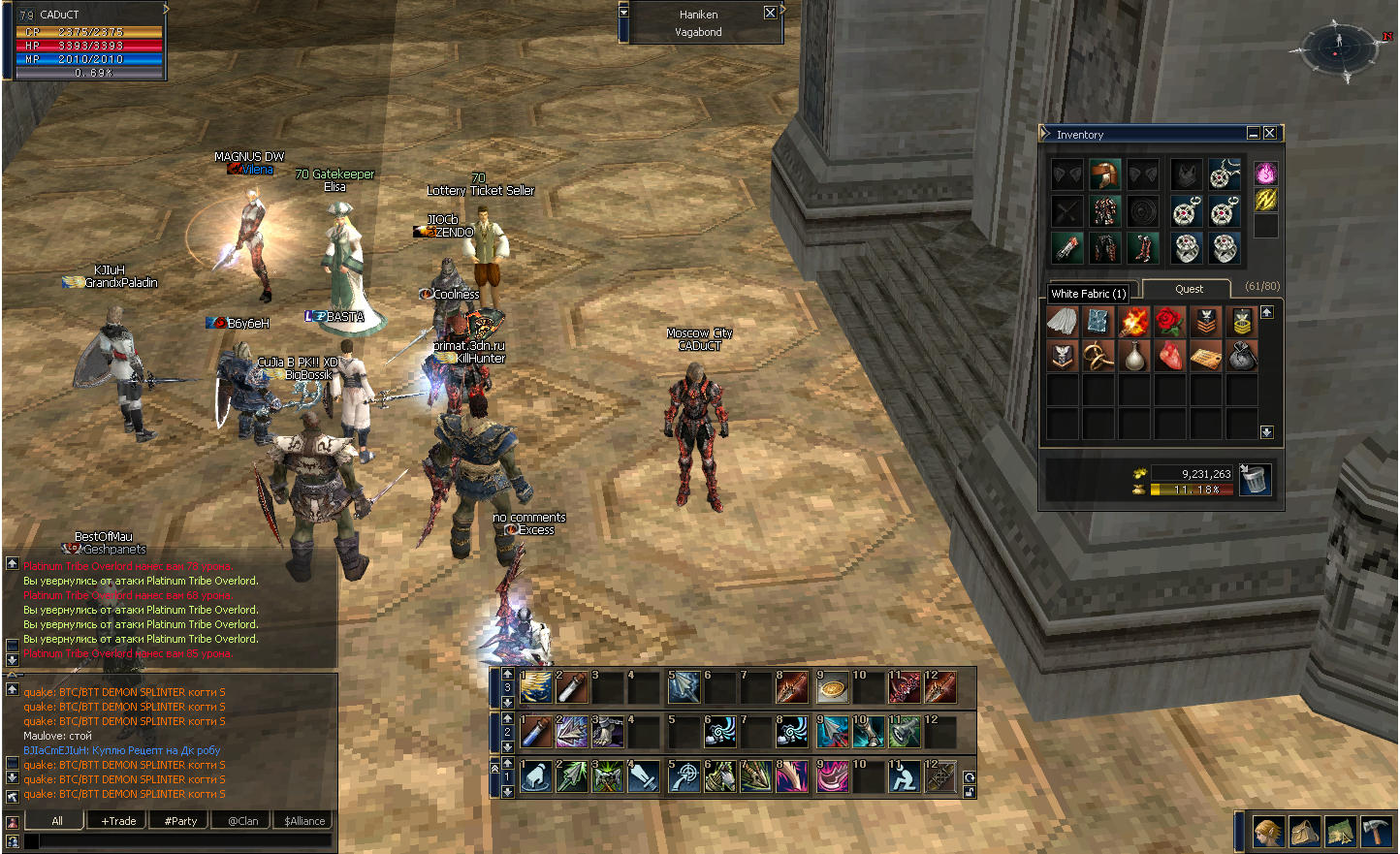Select the white fabric item slot
Screen dimensions: 1400x854
click(x=1063, y=321)
